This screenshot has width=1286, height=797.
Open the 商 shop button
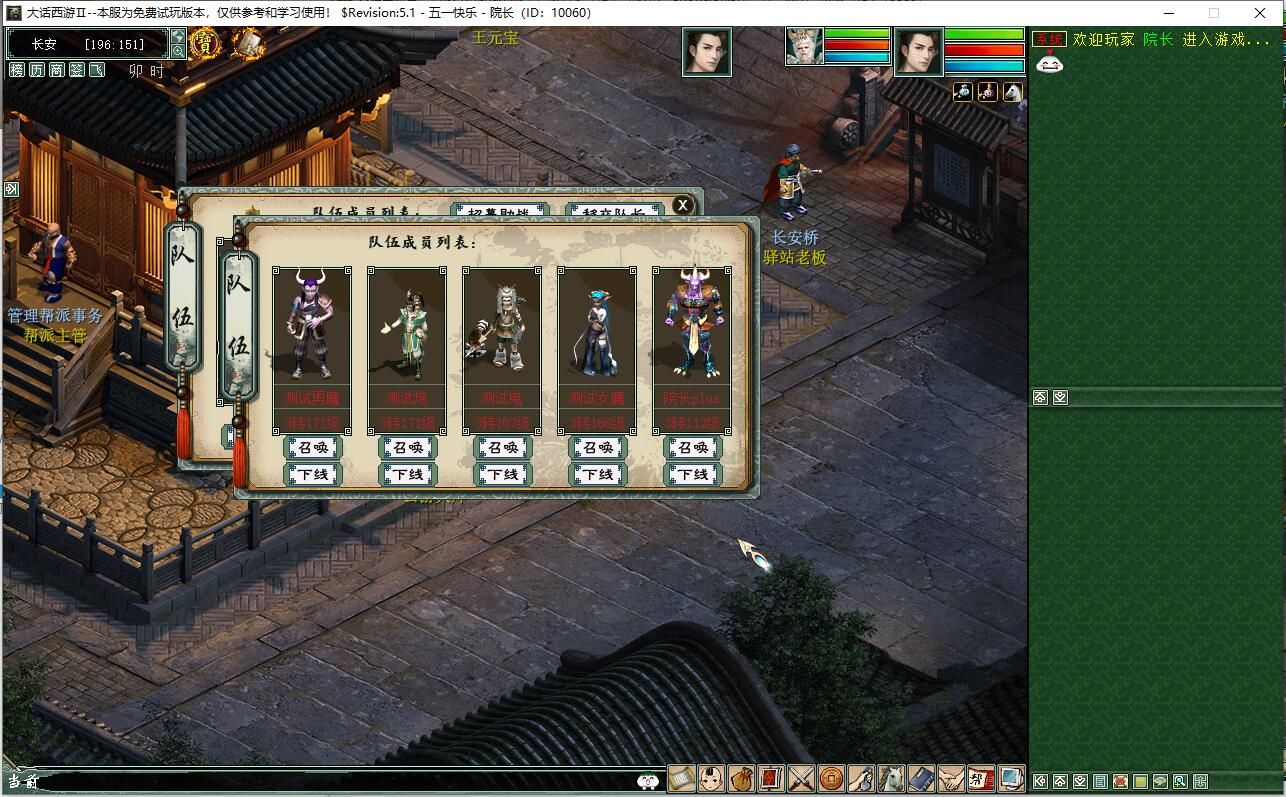point(57,70)
